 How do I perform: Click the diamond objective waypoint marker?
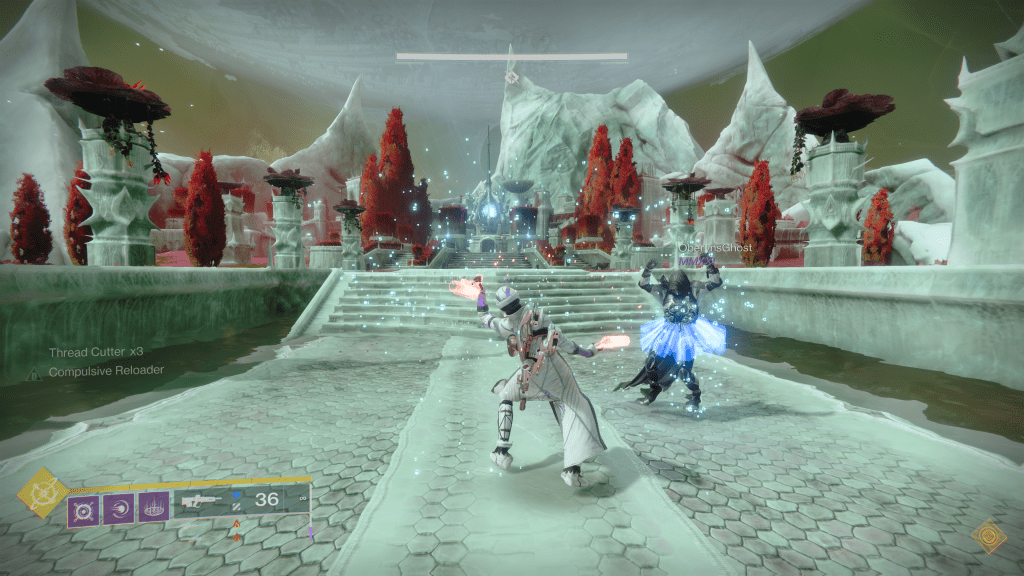(511, 76)
